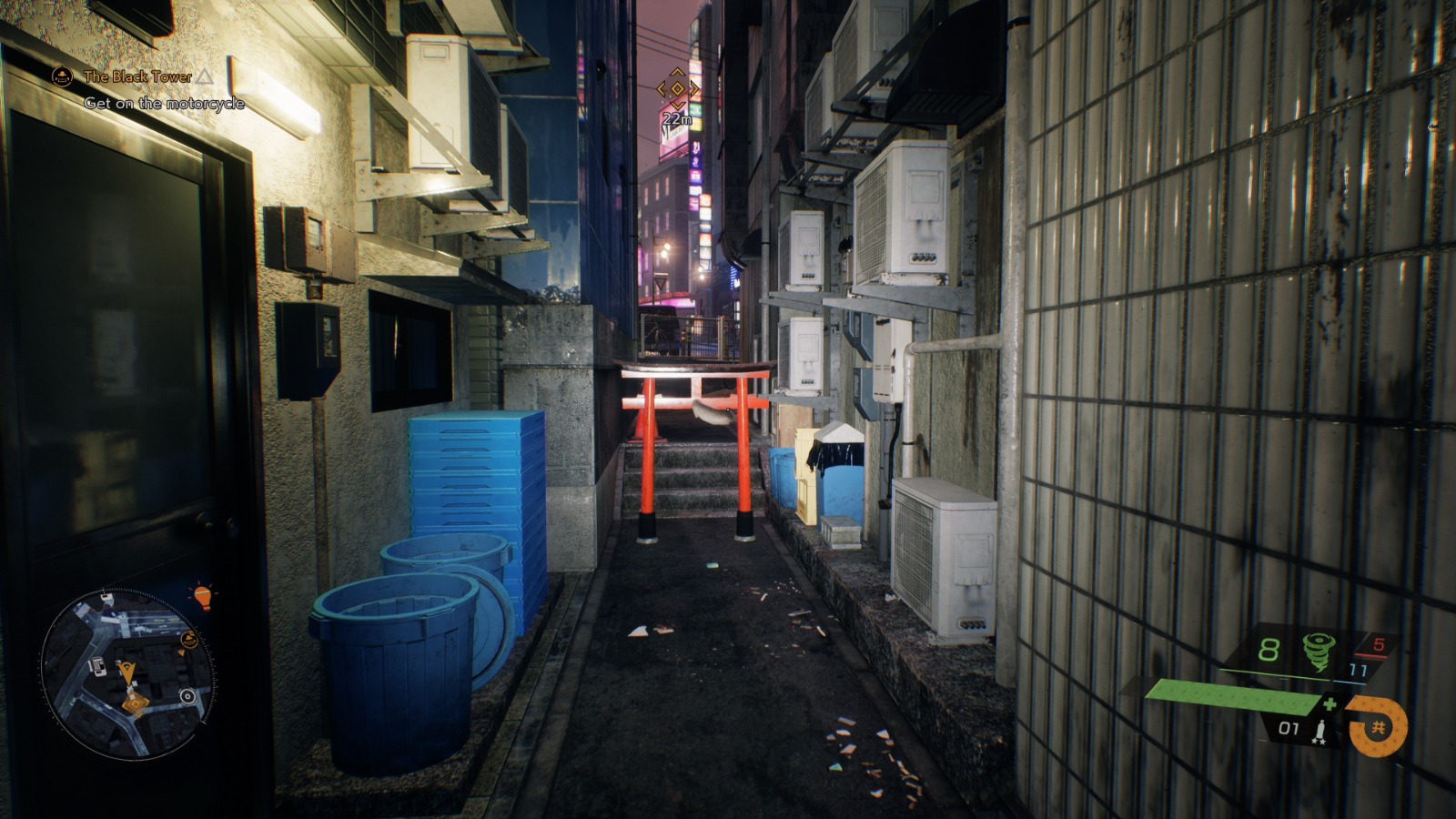Image resolution: width=1456 pixels, height=819 pixels.
Task: Click the objective text Get on the motorcycle
Action: pos(164,103)
